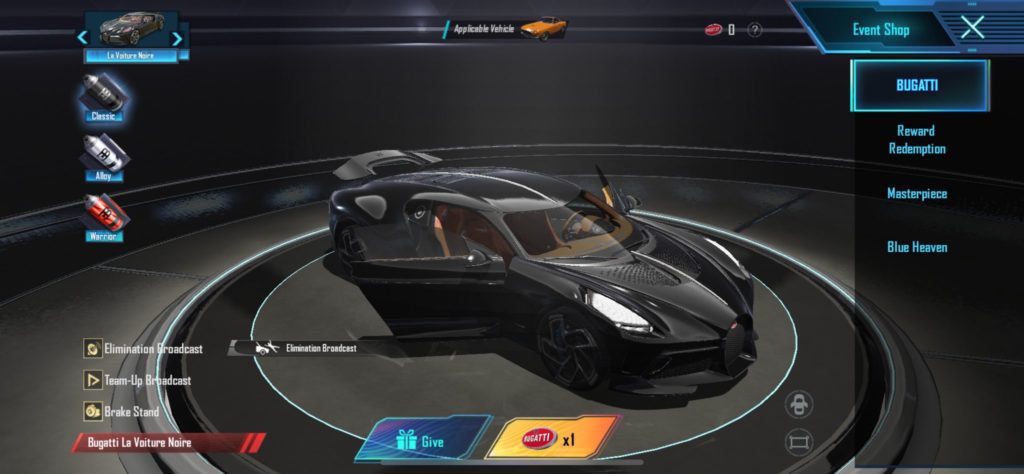
Task: Preview the Elimination Broadcast feature
Action: point(143,349)
